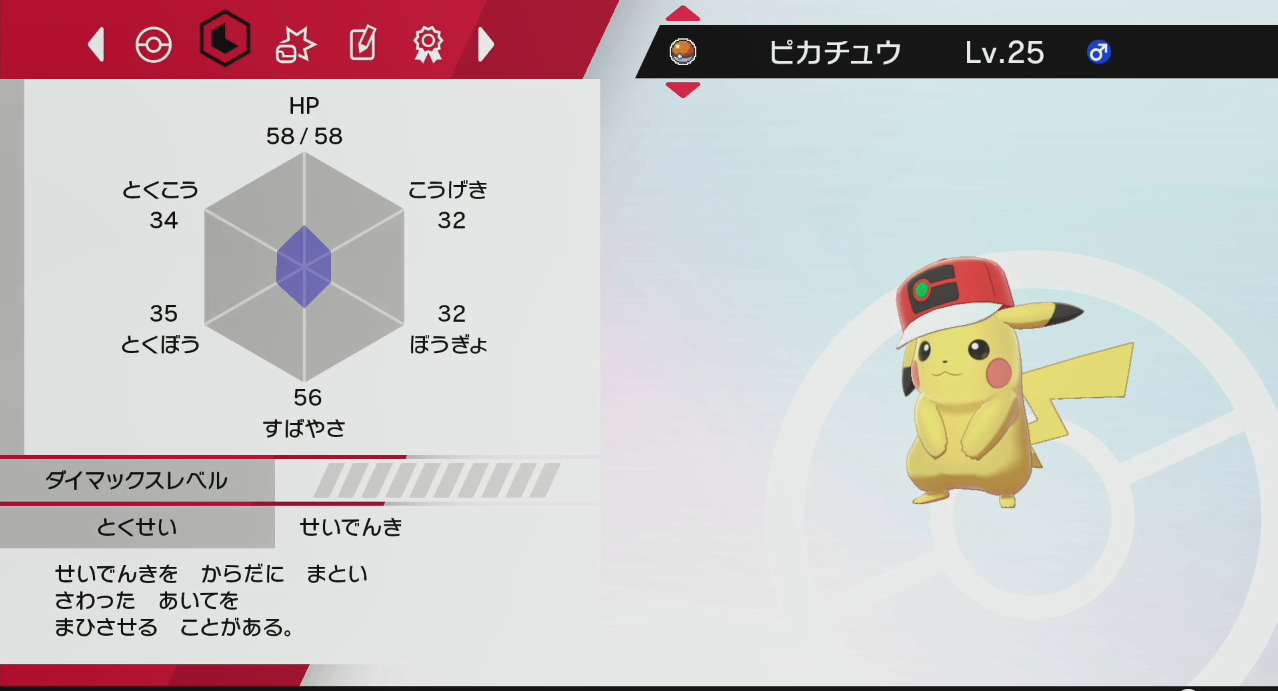Select the hexagon stats tab

pyautogui.click(x=224, y=40)
